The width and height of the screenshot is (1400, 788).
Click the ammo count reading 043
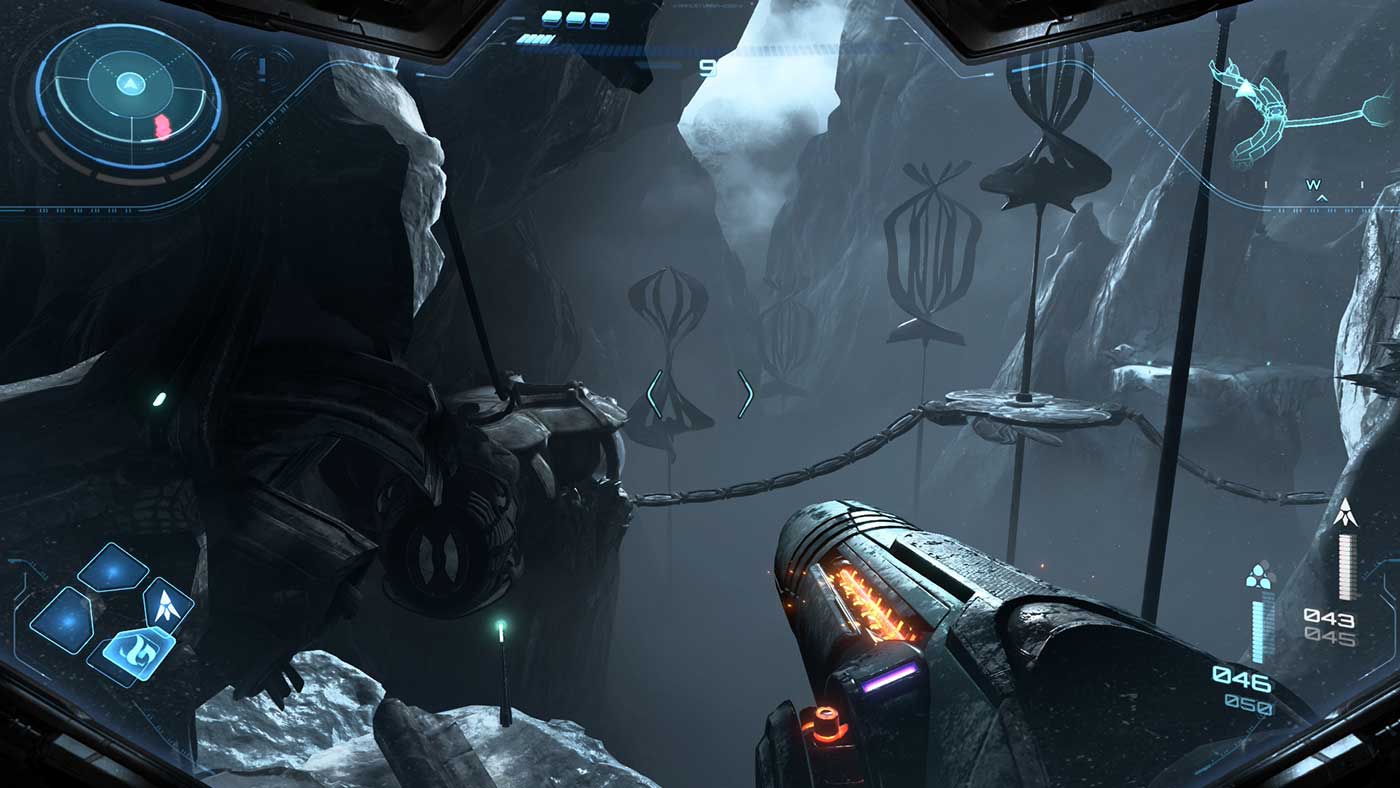1329,617
